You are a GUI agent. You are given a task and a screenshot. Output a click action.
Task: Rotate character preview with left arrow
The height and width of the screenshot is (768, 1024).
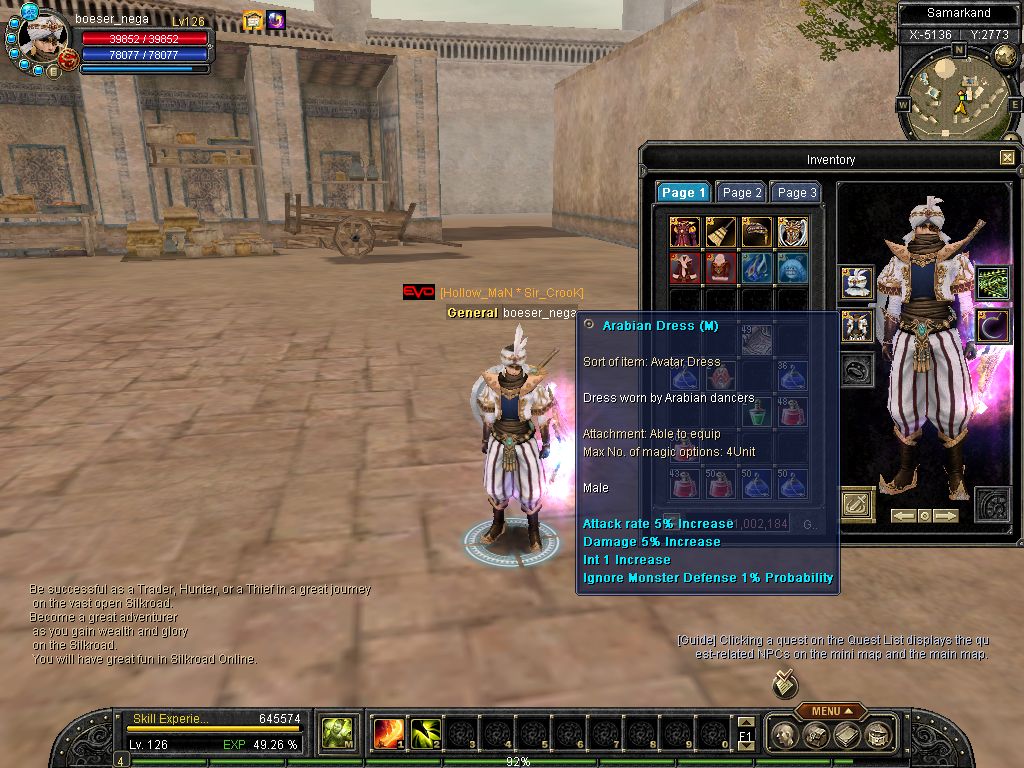click(x=904, y=516)
